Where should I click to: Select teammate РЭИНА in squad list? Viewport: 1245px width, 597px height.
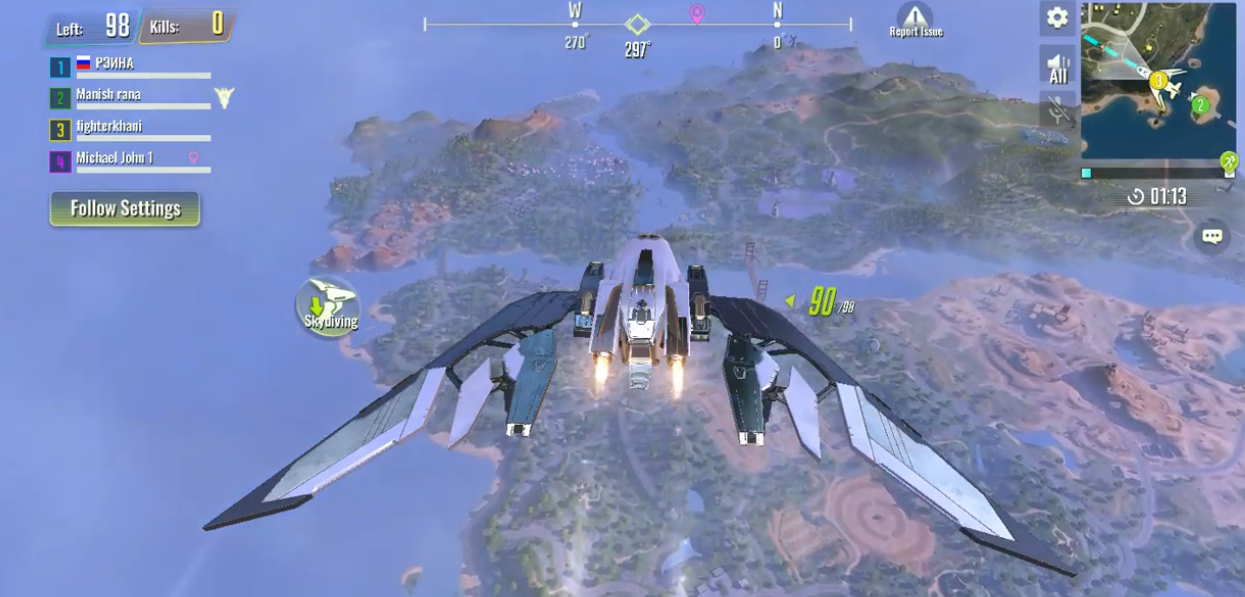130,66
